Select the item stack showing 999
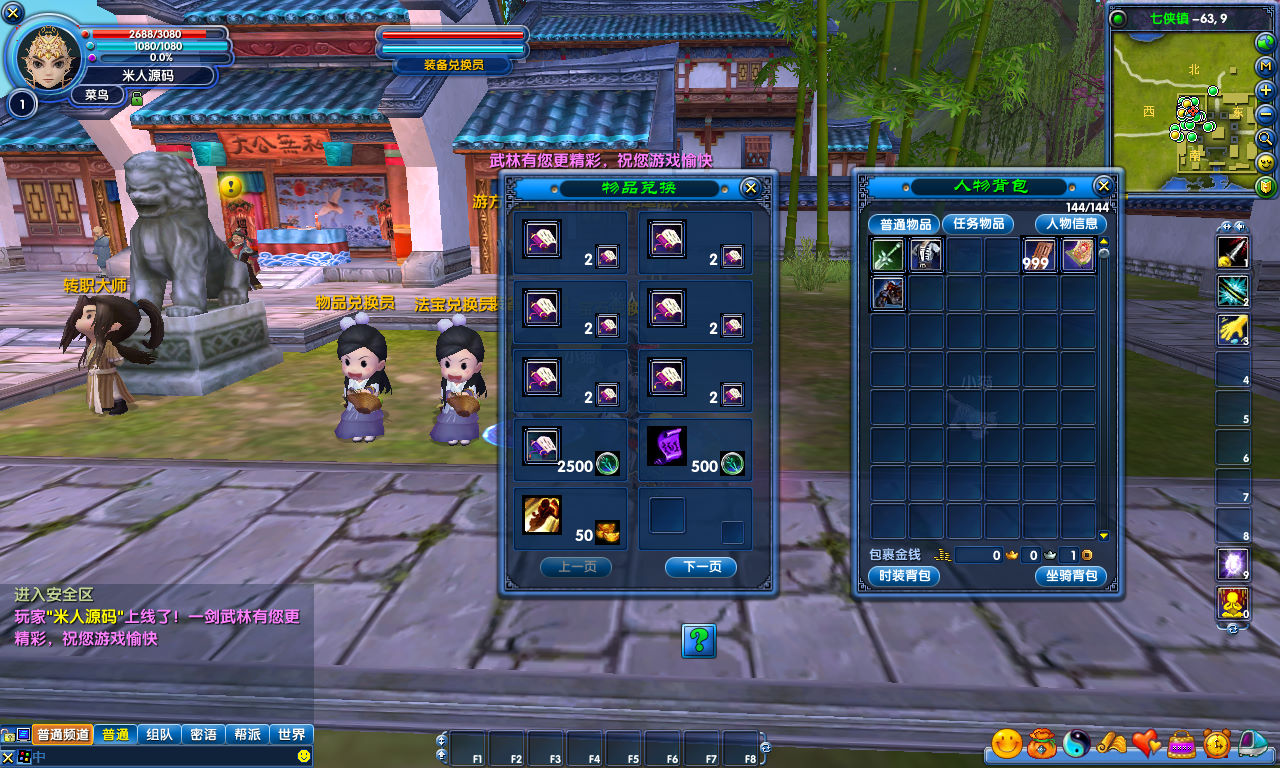Screen dimensions: 1280x768 [1040, 256]
